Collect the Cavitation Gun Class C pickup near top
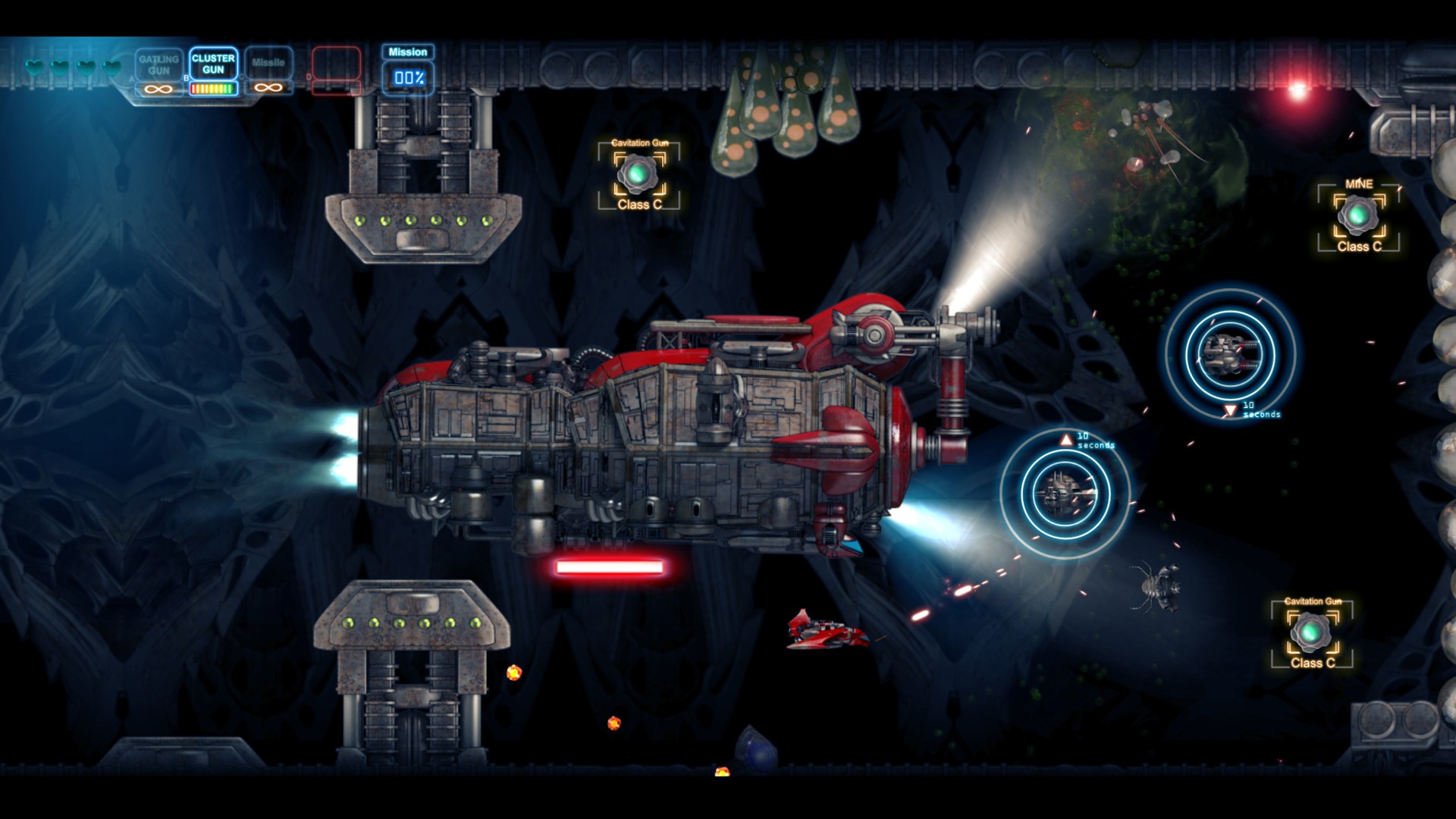Image resolution: width=1456 pixels, height=819 pixels. click(639, 173)
